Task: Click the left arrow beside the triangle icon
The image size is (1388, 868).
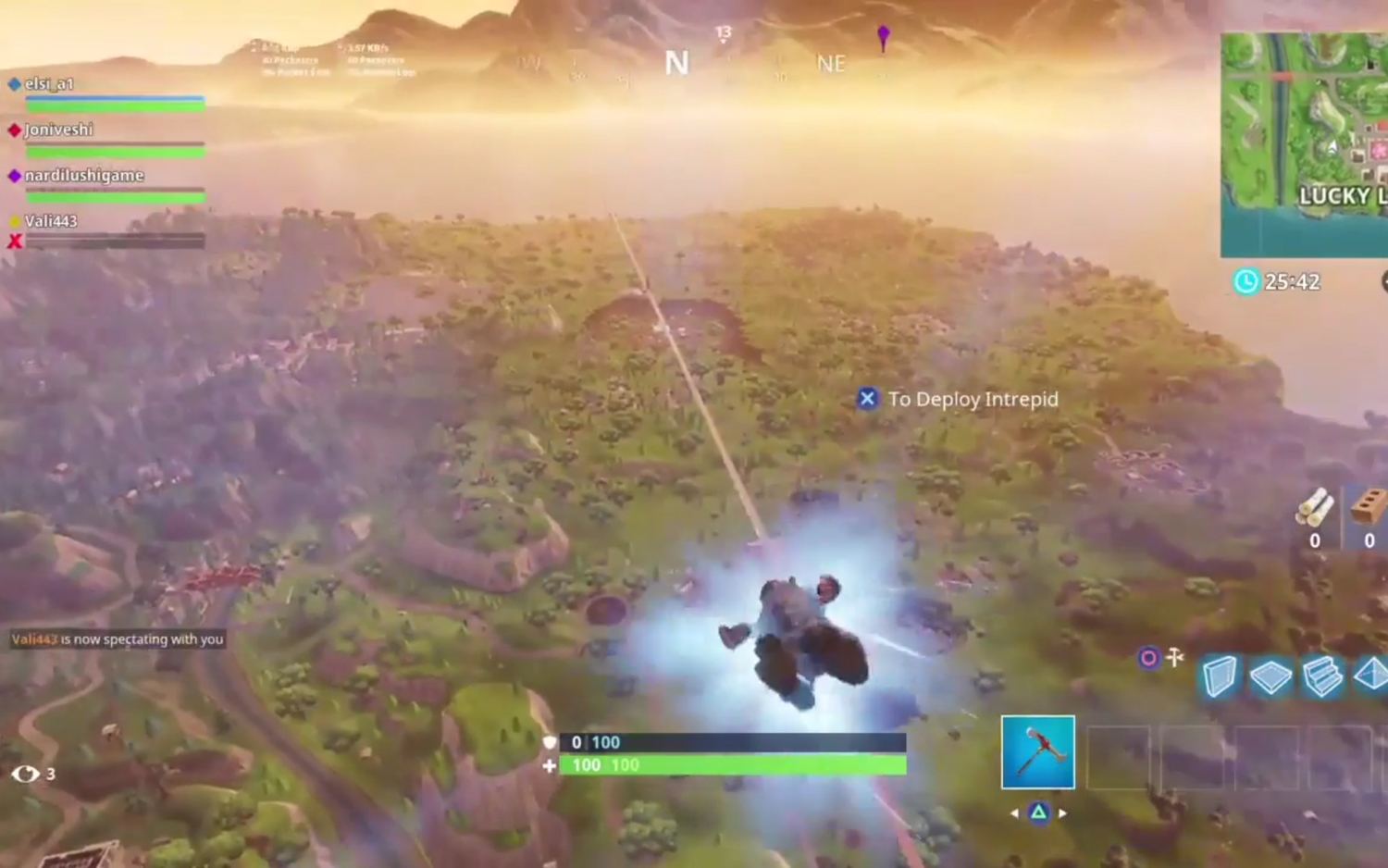Action: click(1015, 812)
